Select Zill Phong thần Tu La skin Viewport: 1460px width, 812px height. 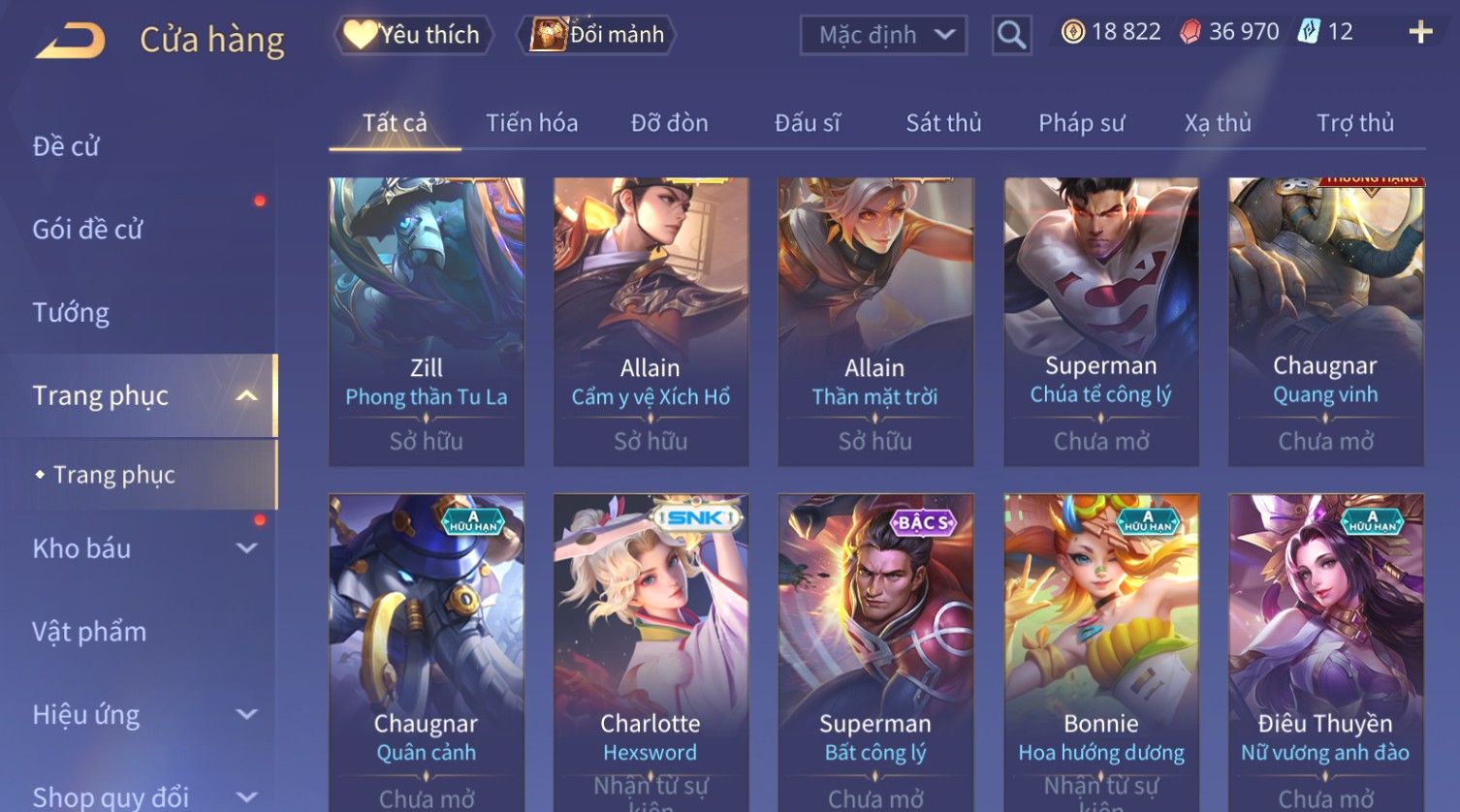pyautogui.click(x=427, y=320)
